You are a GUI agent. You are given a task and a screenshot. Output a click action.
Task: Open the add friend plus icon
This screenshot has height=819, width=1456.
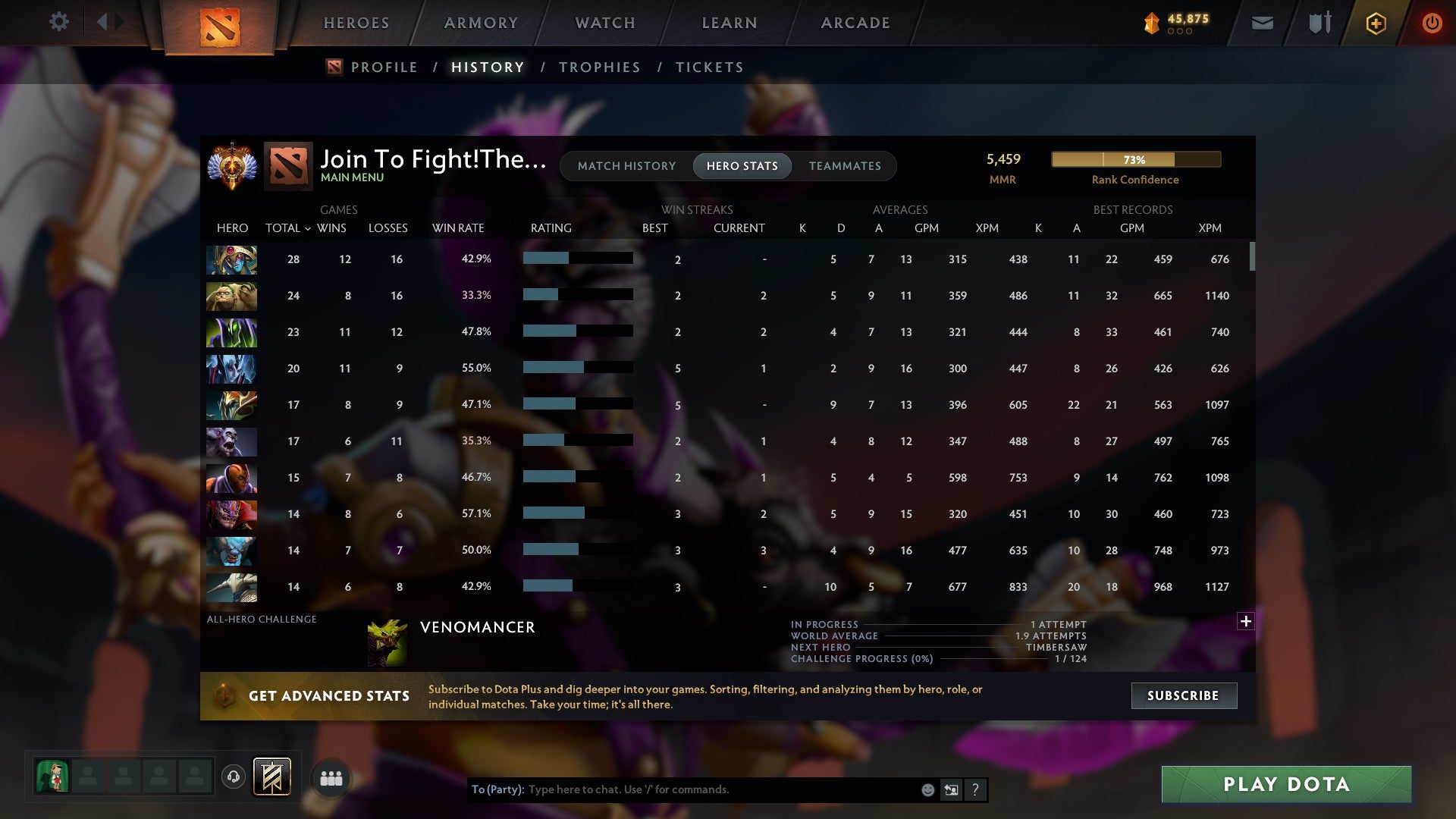click(1376, 24)
